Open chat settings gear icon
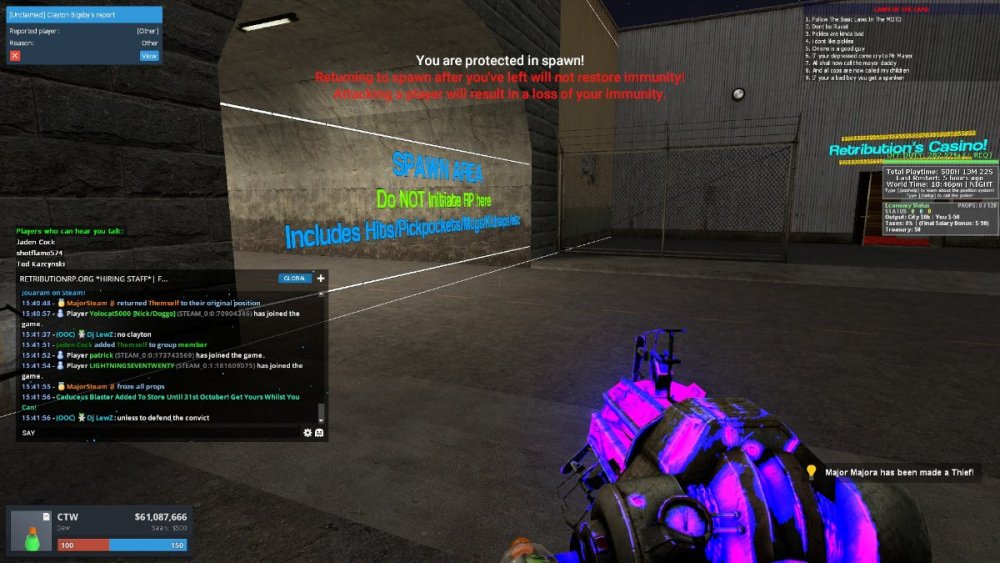 point(307,433)
